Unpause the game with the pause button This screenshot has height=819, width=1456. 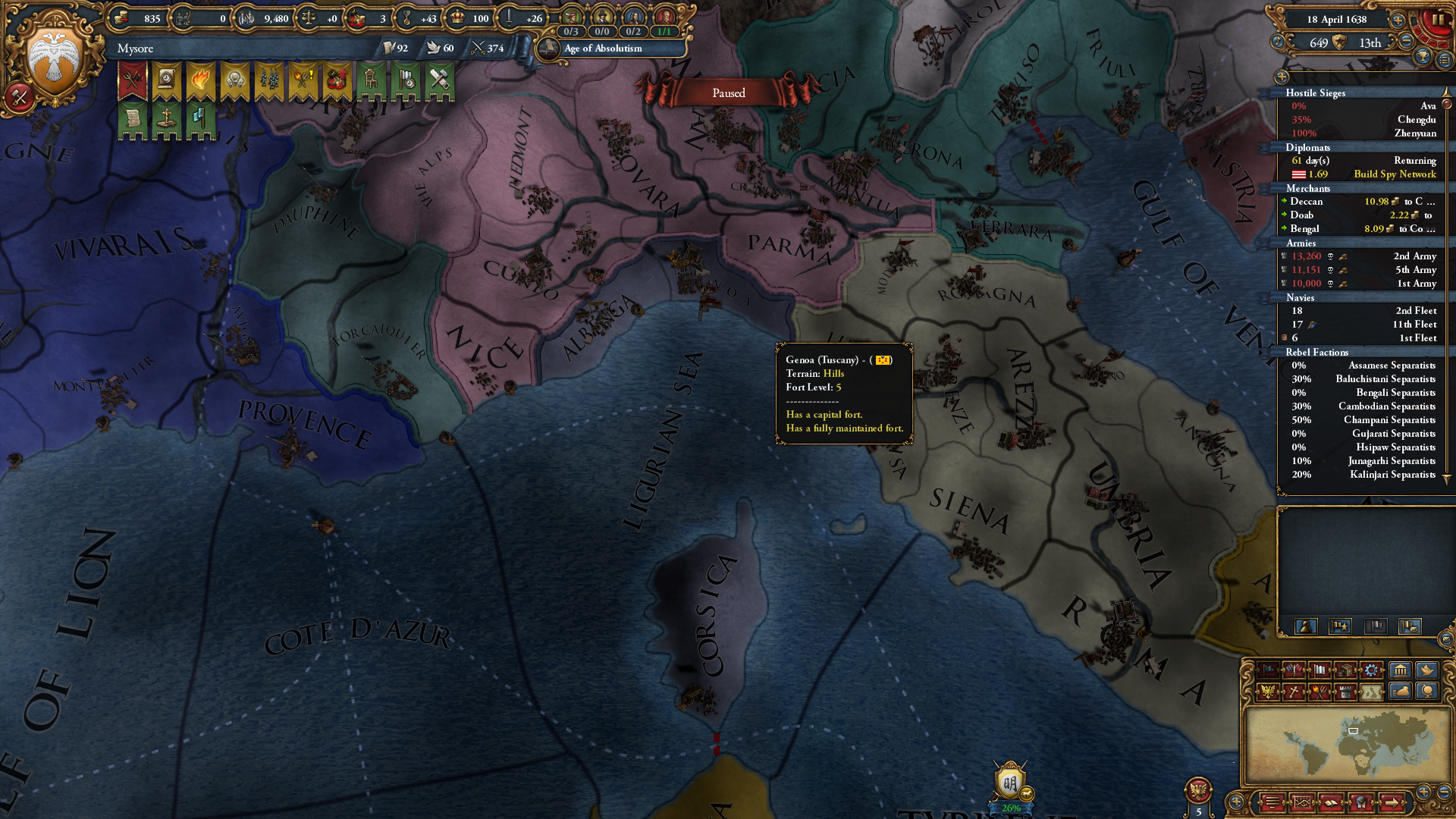click(x=1438, y=20)
